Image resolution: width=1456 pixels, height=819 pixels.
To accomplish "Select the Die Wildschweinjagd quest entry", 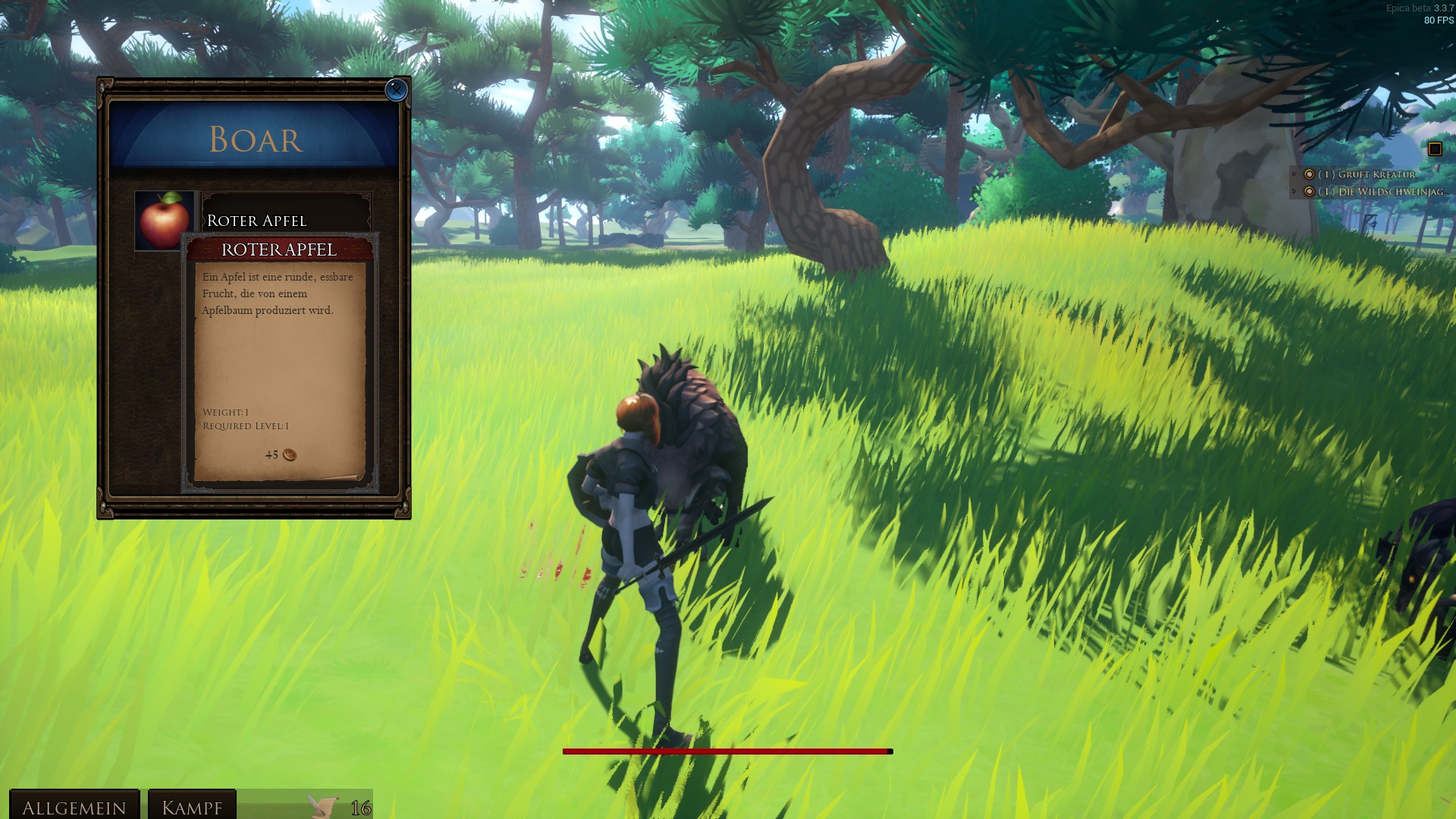I will pyautogui.click(x=1378, y=192).
